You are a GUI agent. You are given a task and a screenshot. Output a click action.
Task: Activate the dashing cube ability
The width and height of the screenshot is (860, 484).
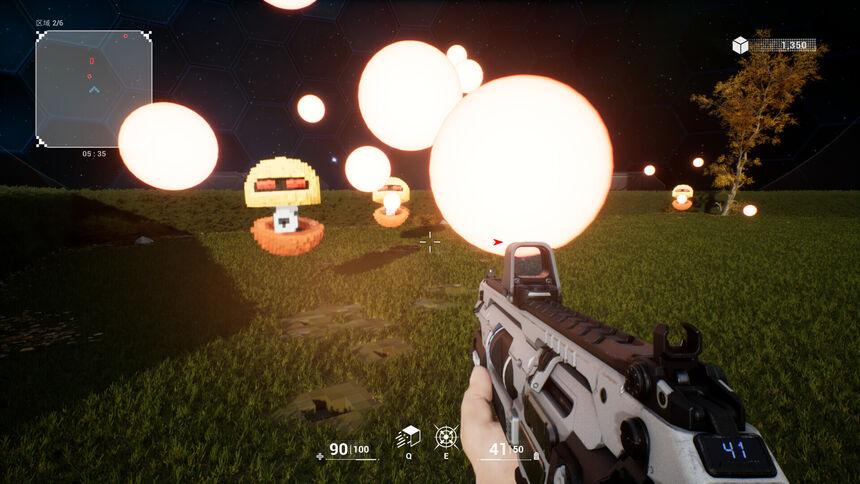click(408, 437)
